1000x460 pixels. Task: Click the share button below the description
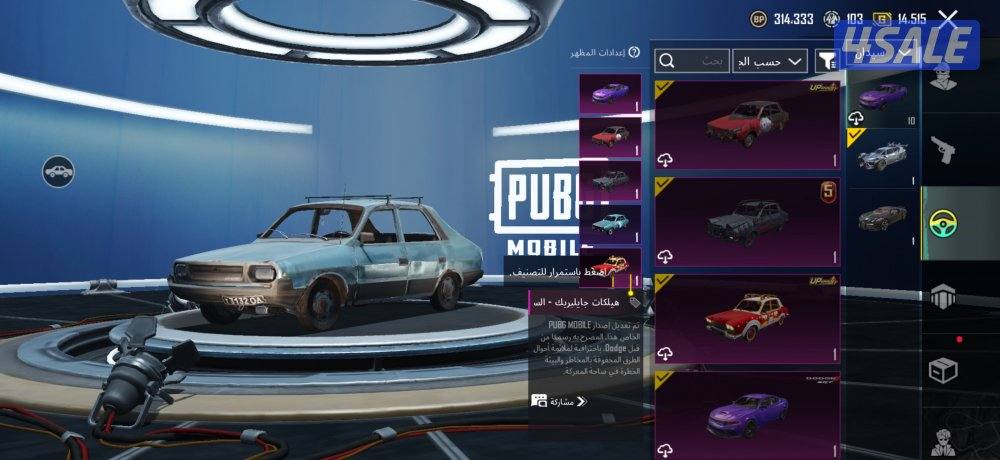coord(558,401)
